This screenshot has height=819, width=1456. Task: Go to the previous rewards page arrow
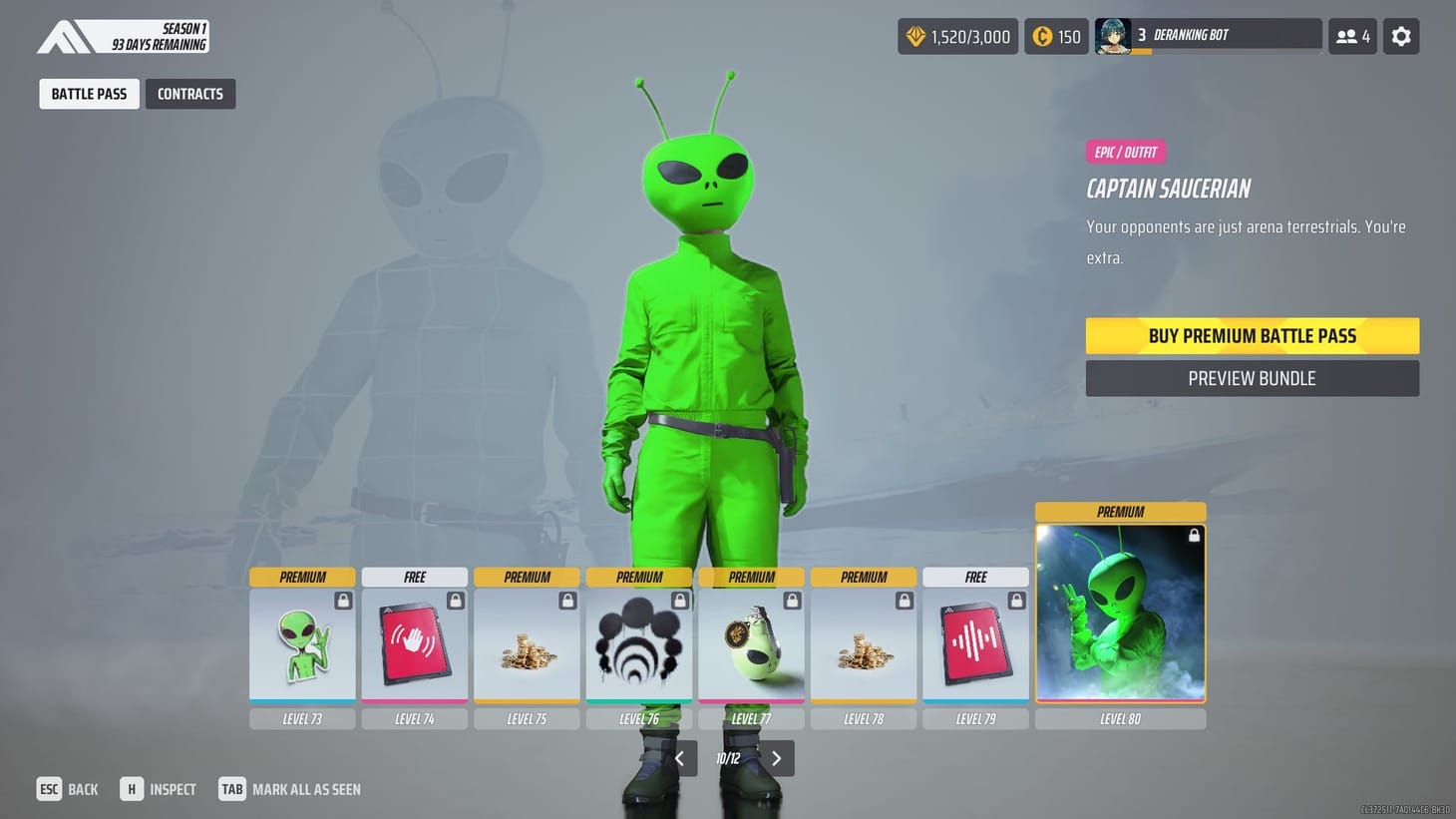(x=680, y=758)
